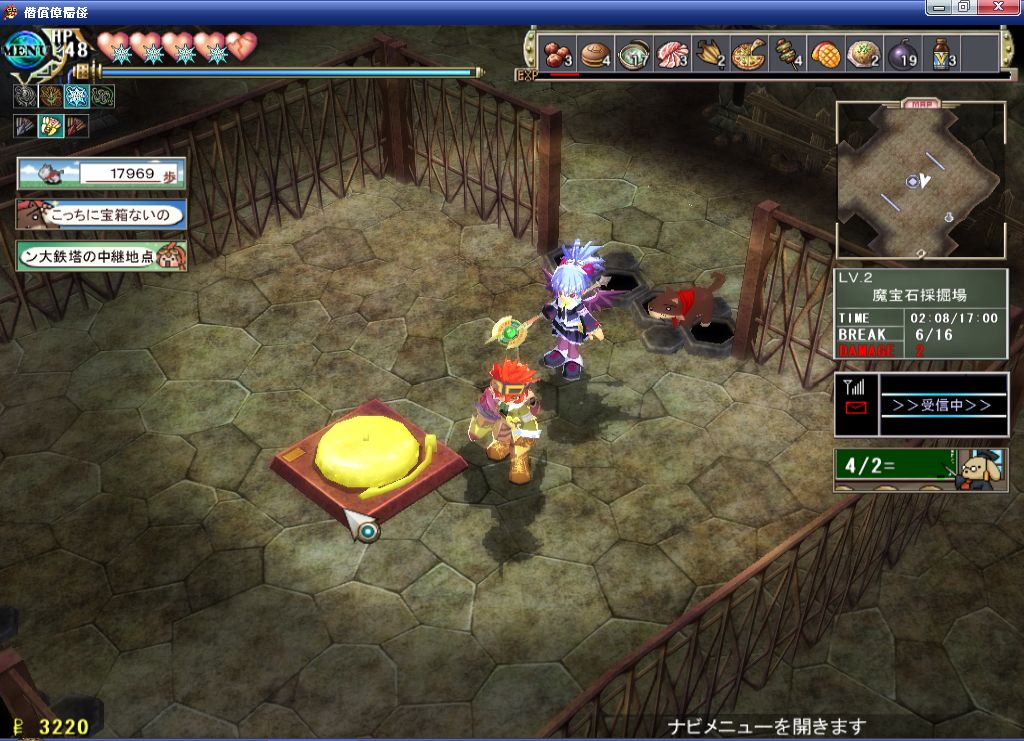Use the hamburger item

click(x=595, y=53)
